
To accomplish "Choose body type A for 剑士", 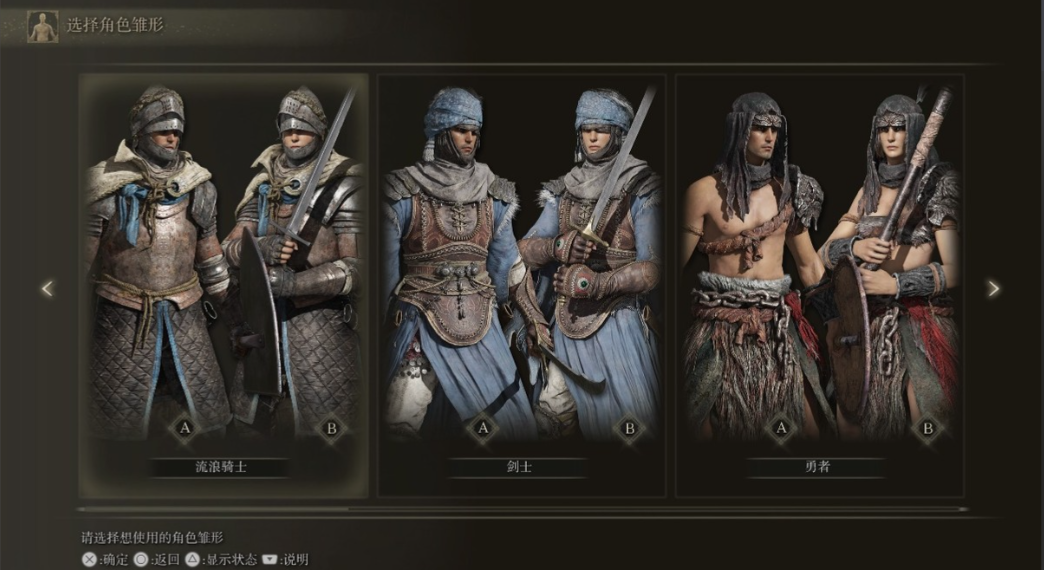I will point(482,429).
